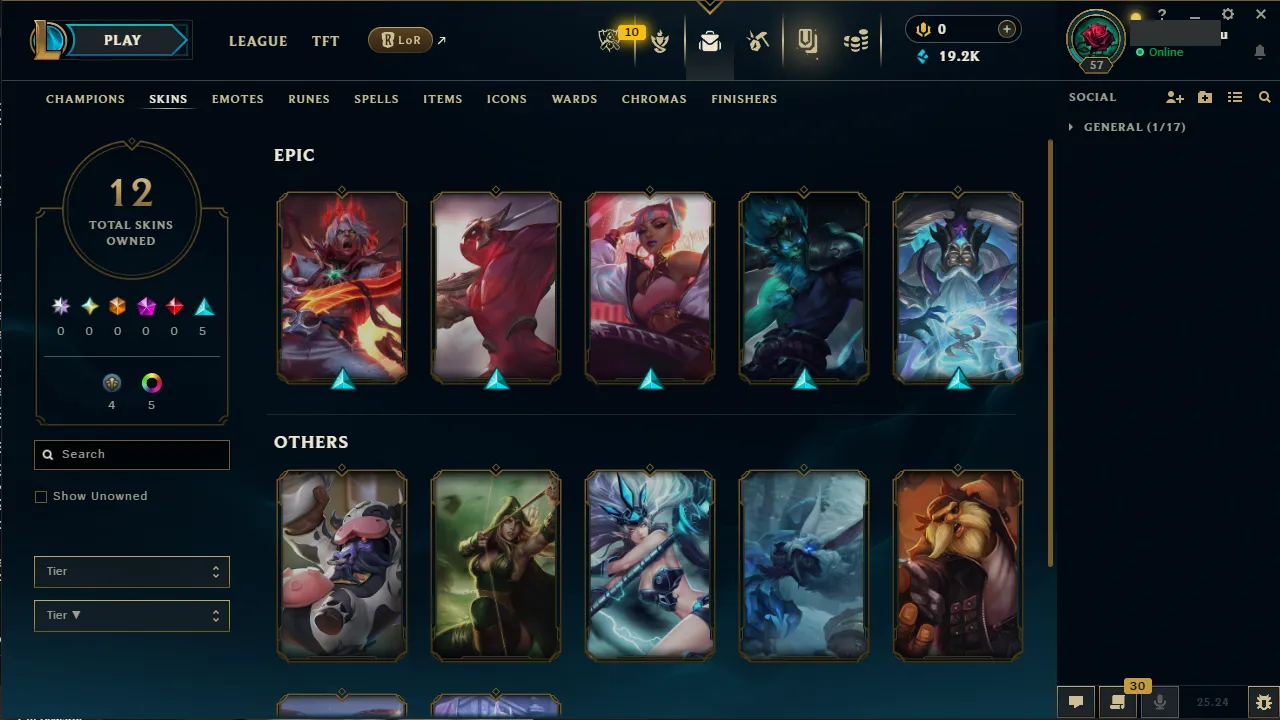Viewport: 1280px width, 720px height.
Task: Click the plus button to purchase RP
Action: click(1006, 29)
